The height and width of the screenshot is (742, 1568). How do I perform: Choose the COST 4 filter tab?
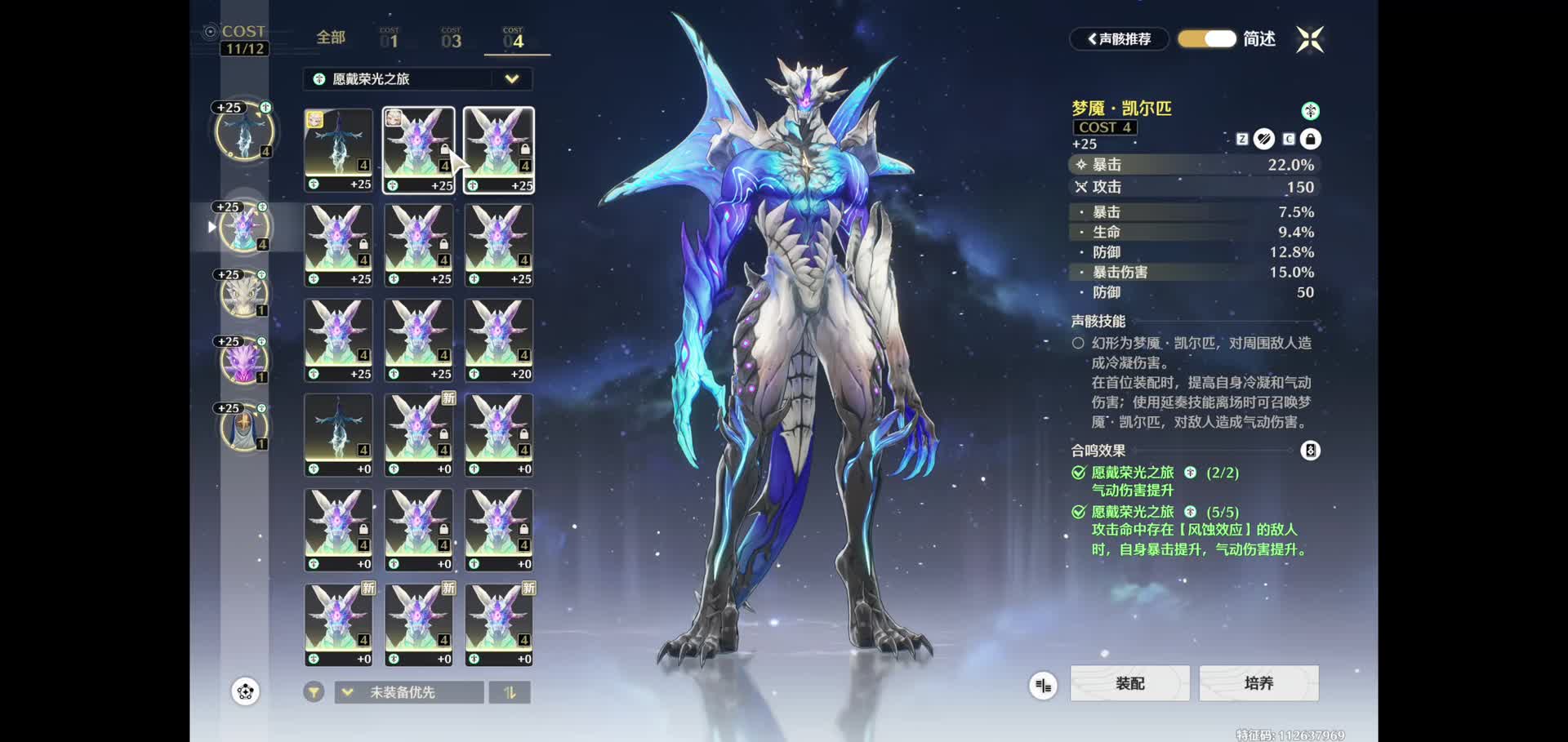[514, 38]
